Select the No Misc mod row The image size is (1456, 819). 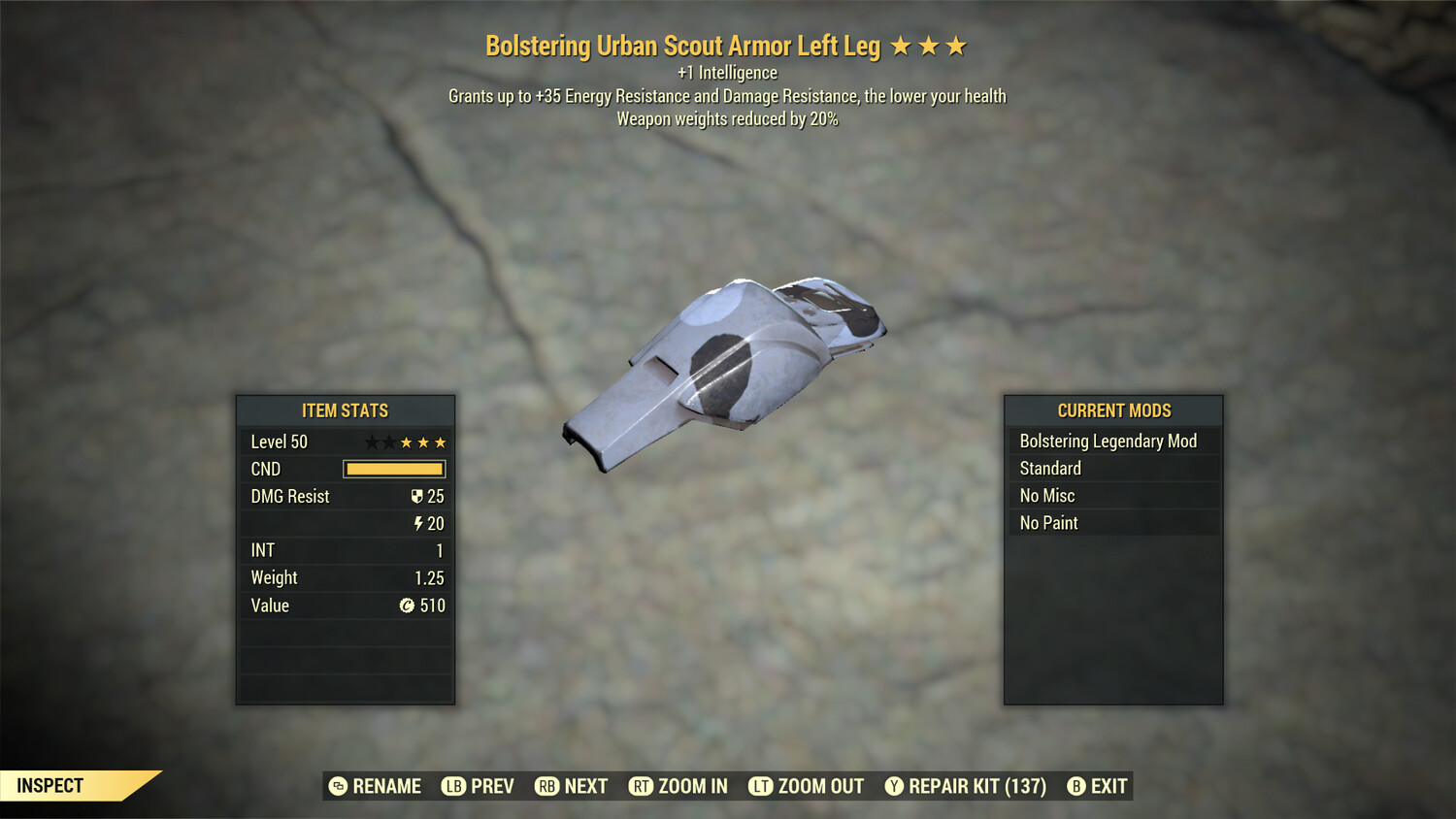1112,496
